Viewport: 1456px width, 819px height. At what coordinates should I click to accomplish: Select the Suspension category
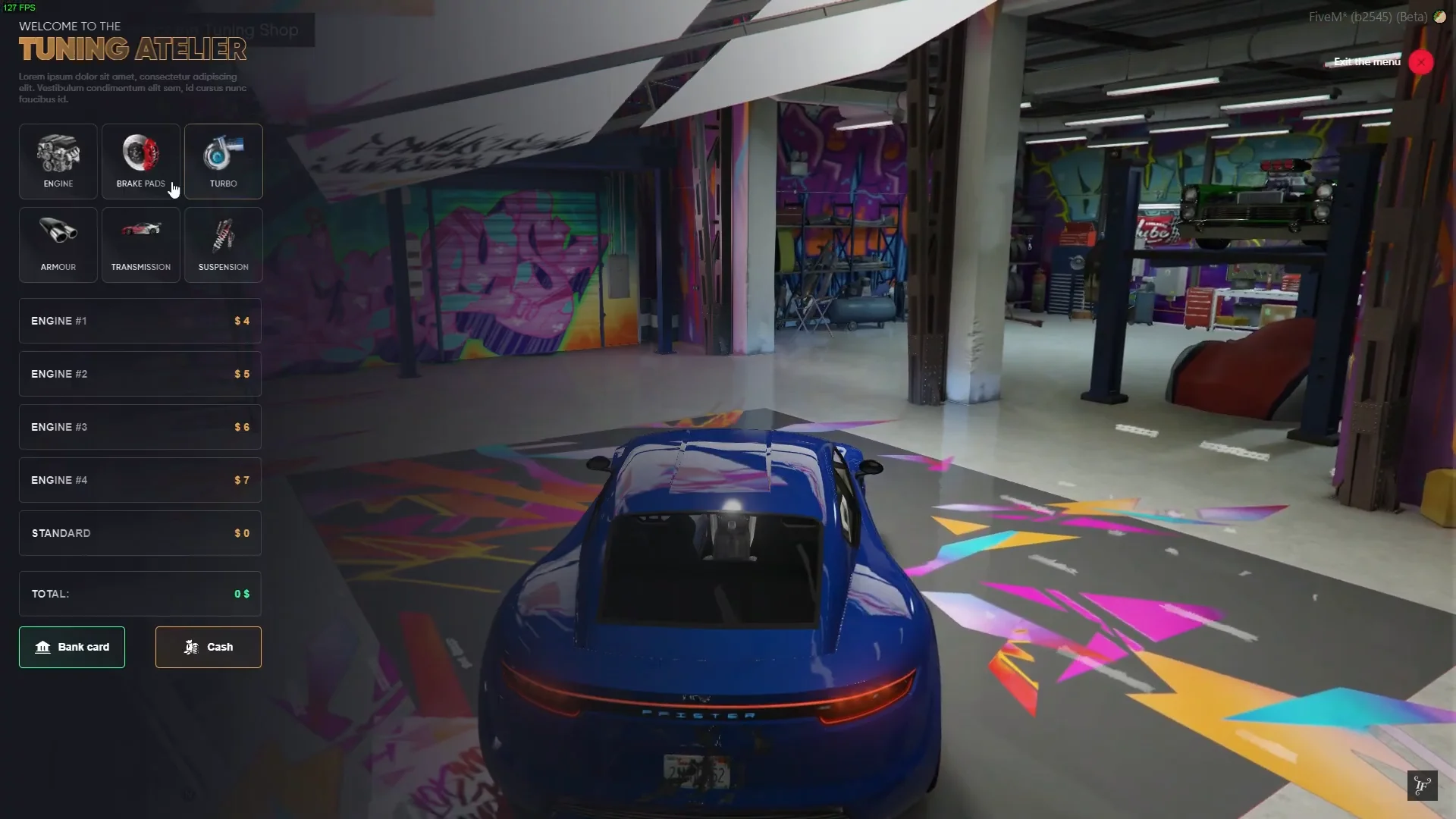224,245
